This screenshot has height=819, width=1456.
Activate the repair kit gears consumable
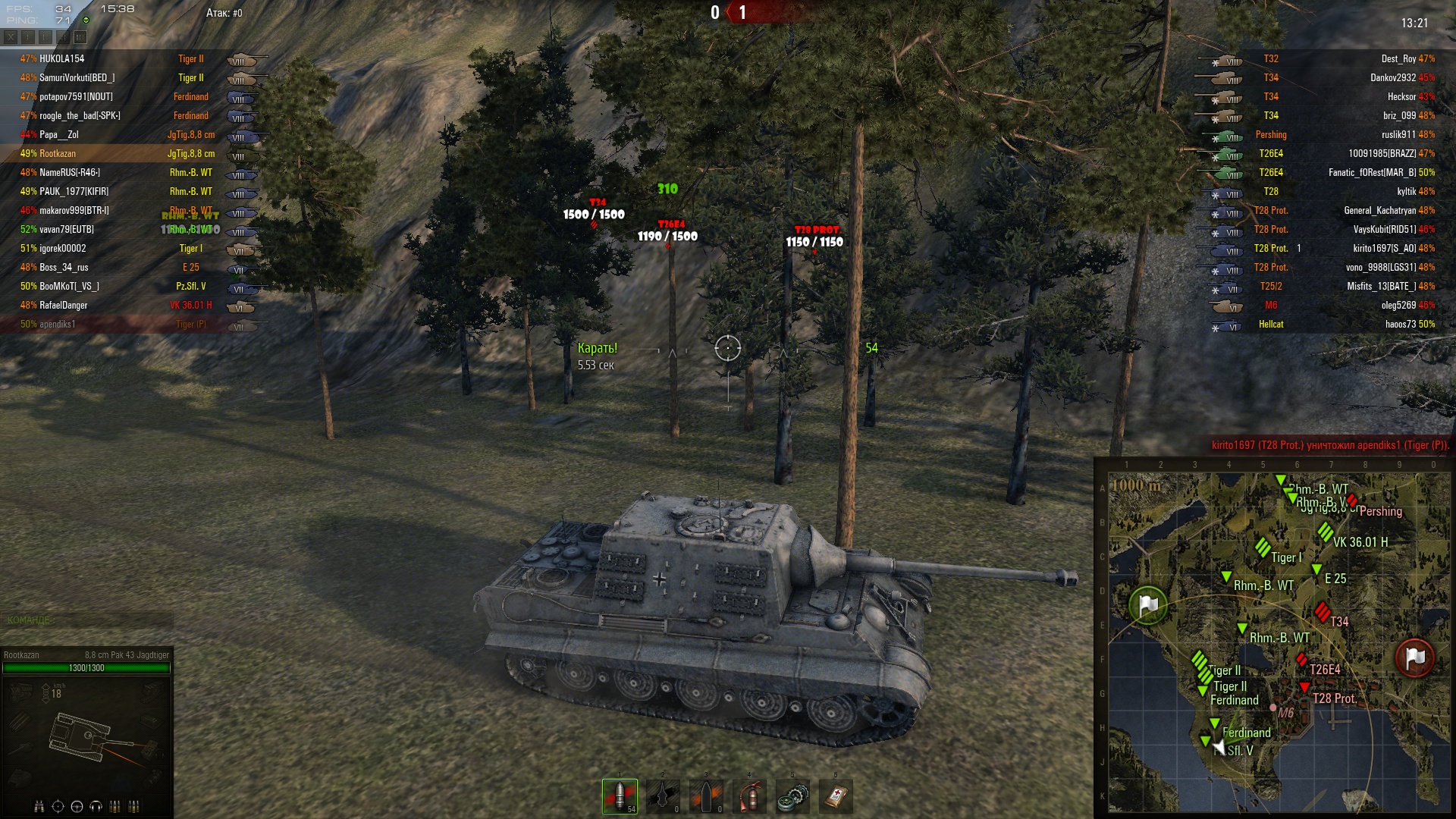[792, 796]
